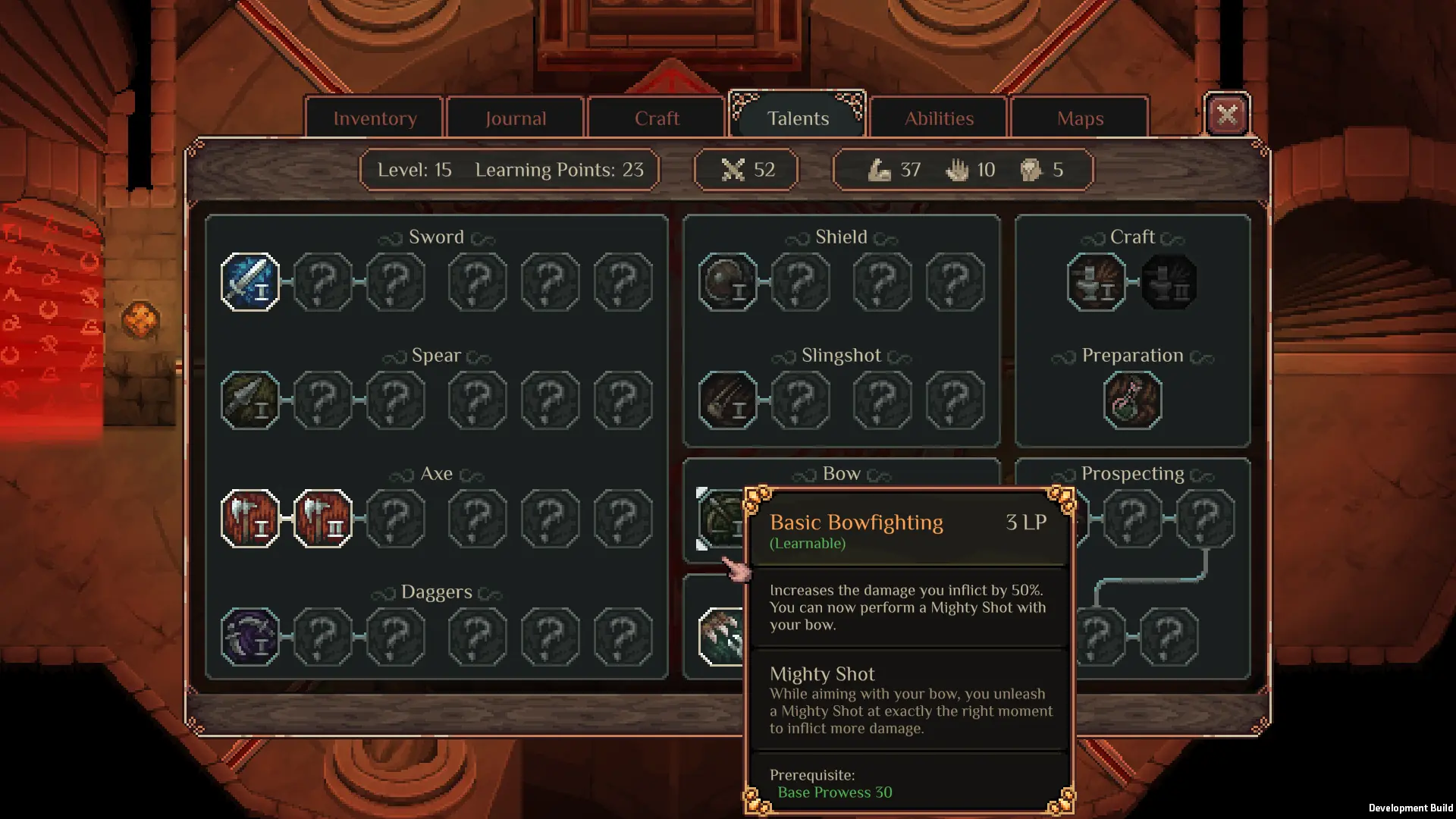Open the Inventory tab
This screenshot has width=1456, height=819.
coord(375,118)
